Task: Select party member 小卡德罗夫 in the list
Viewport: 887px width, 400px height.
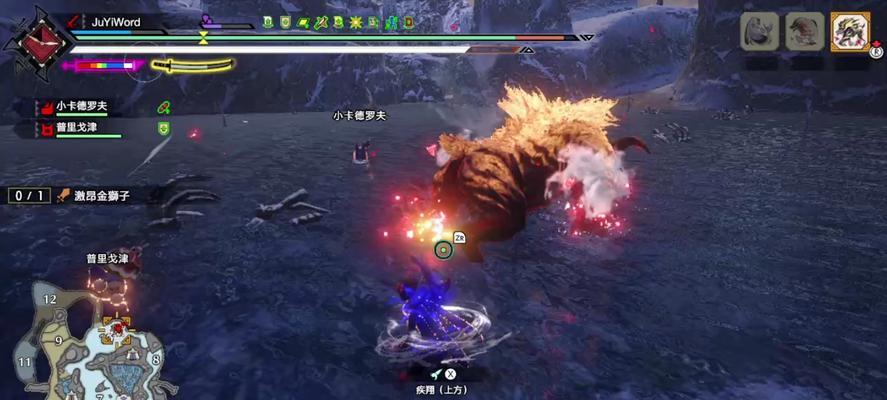Action: (80, 107)
